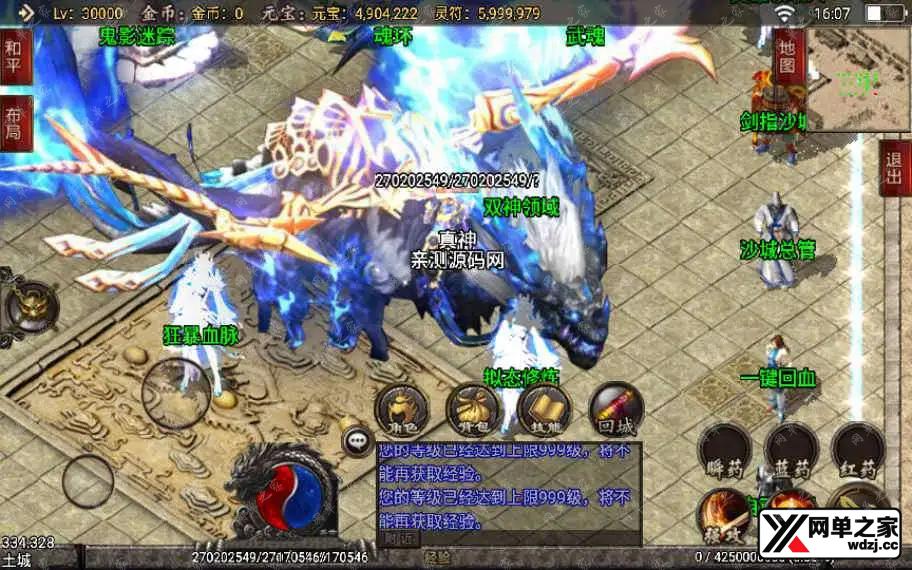
Task: Use the 瞬药 instant potion slot
Action: [725, 449]
